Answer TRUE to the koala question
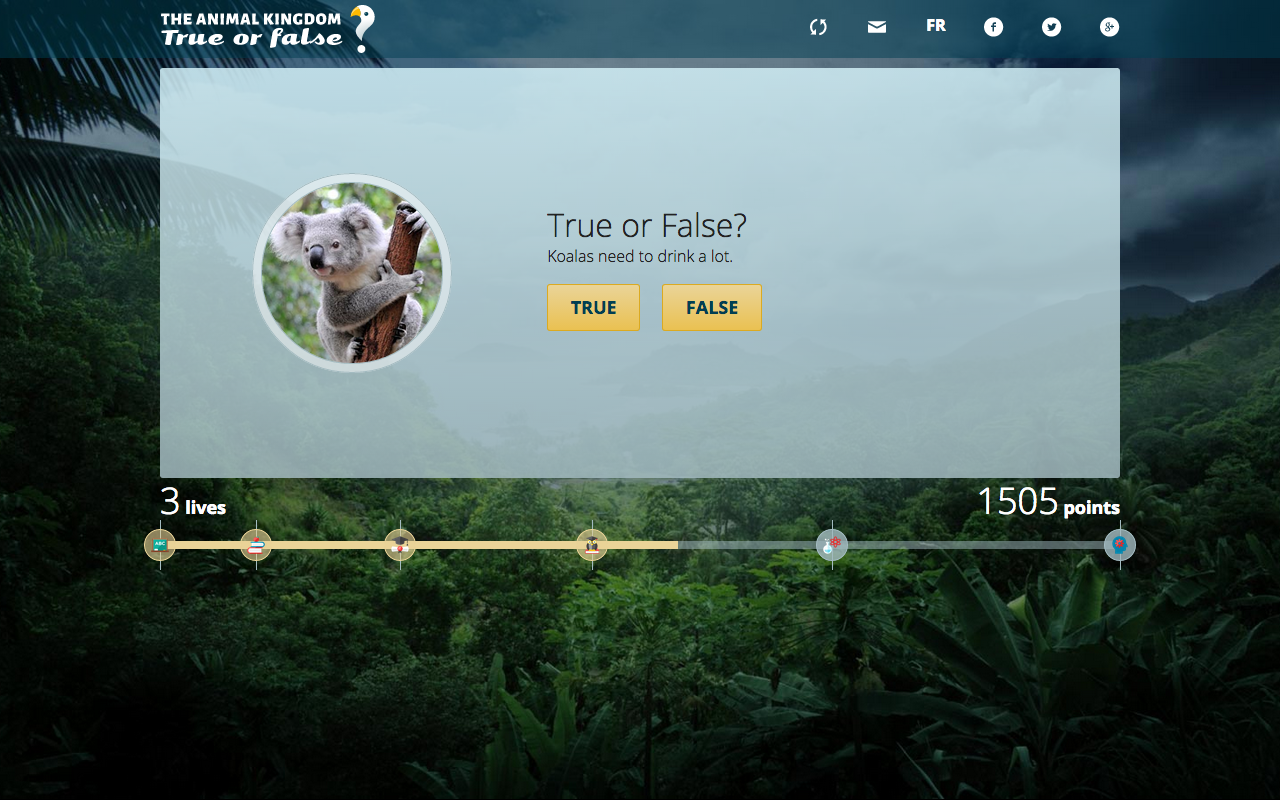This screenshot has width=1280, height=800. (x=593, y=307)
